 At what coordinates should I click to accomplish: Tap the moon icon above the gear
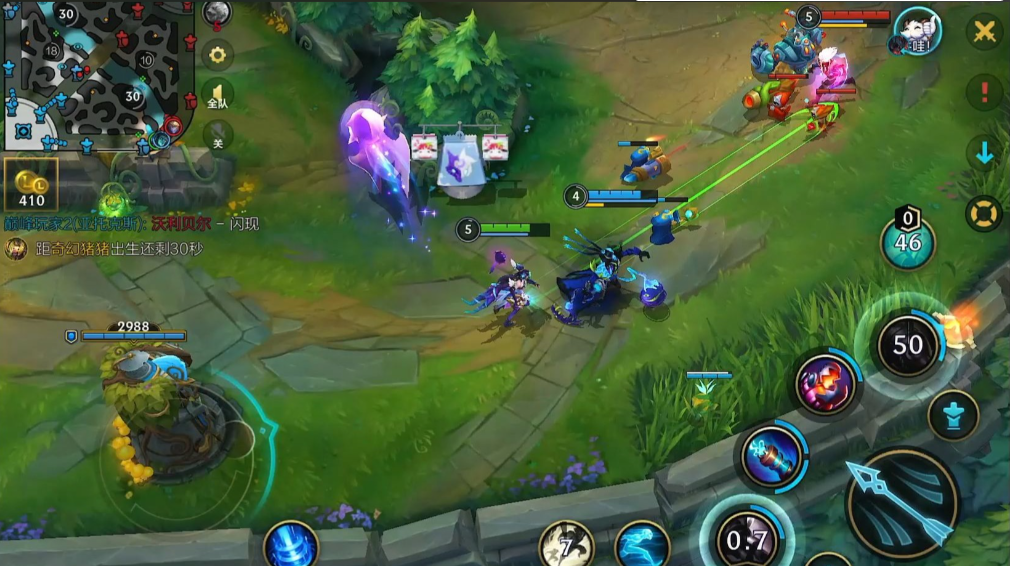click(217, 13)
